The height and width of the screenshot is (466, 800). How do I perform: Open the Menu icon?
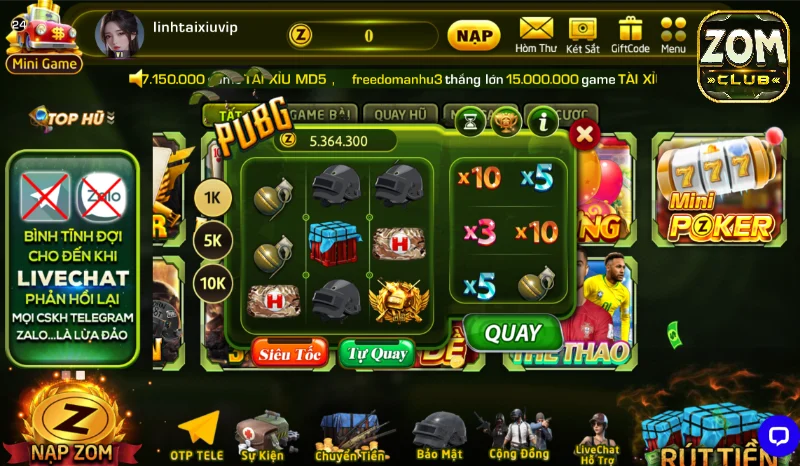coord(673,35)
